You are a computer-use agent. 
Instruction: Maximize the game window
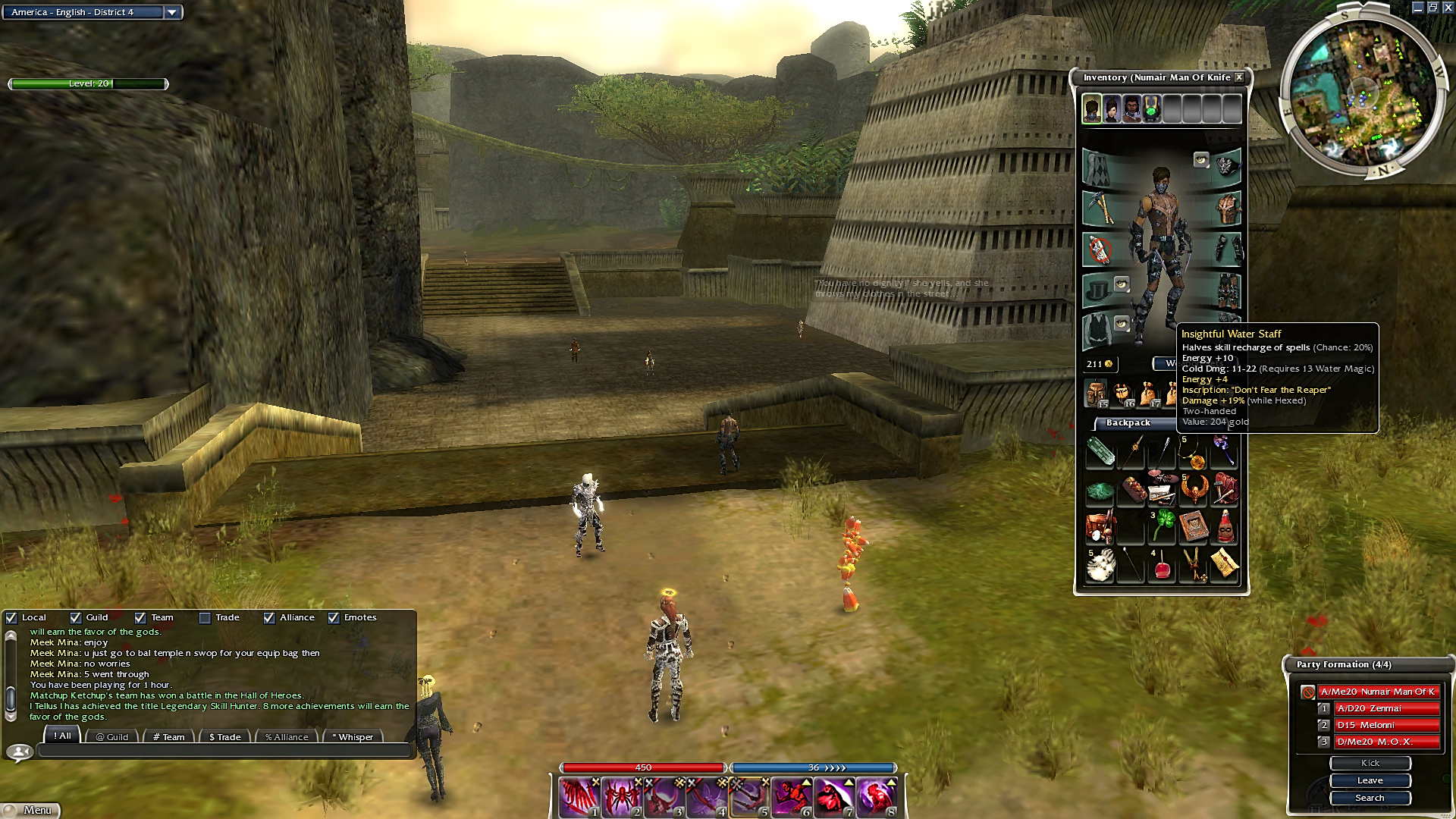click(1432, 8)
